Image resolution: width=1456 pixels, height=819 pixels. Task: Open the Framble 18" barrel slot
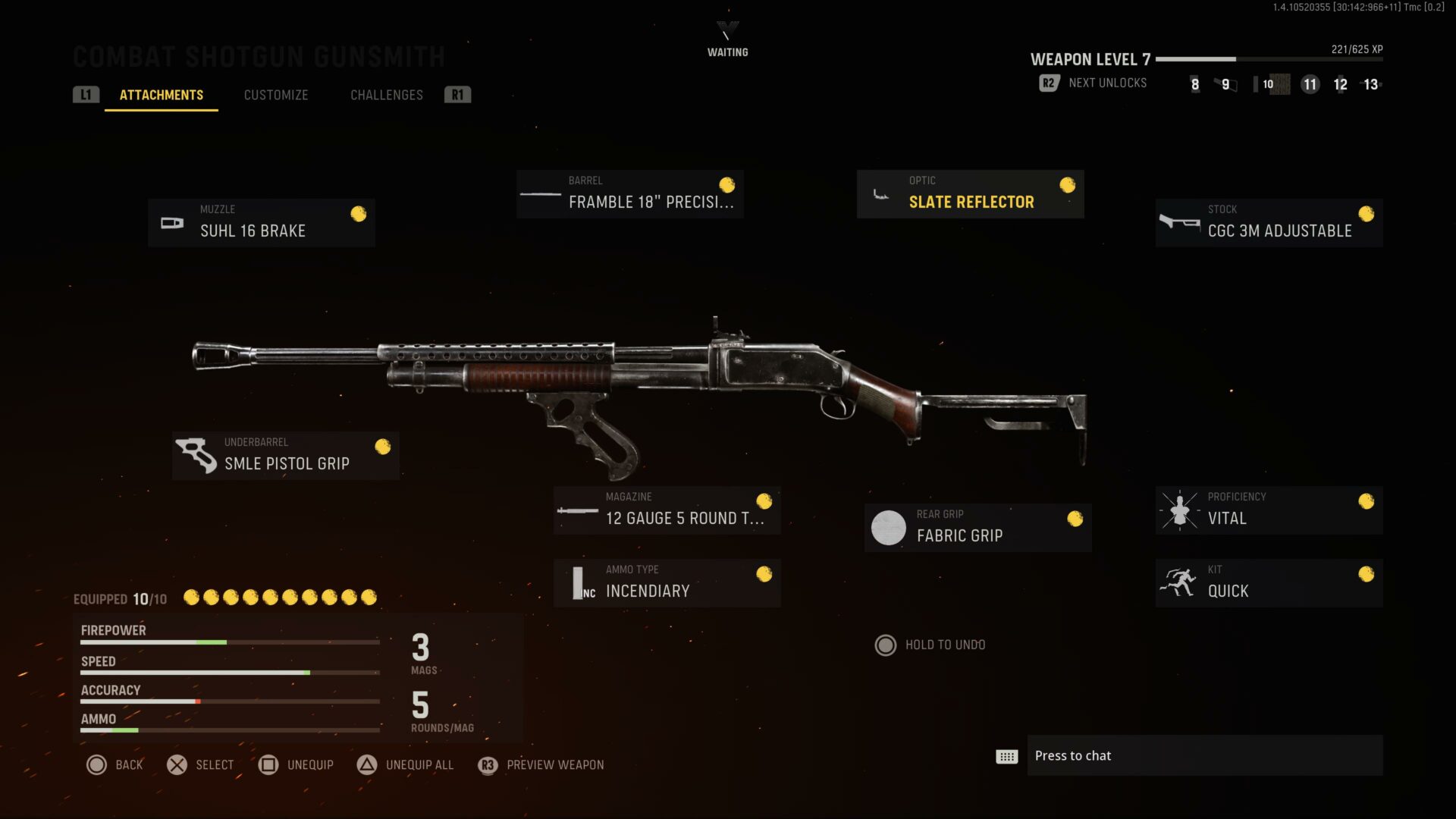pos(629,194)
